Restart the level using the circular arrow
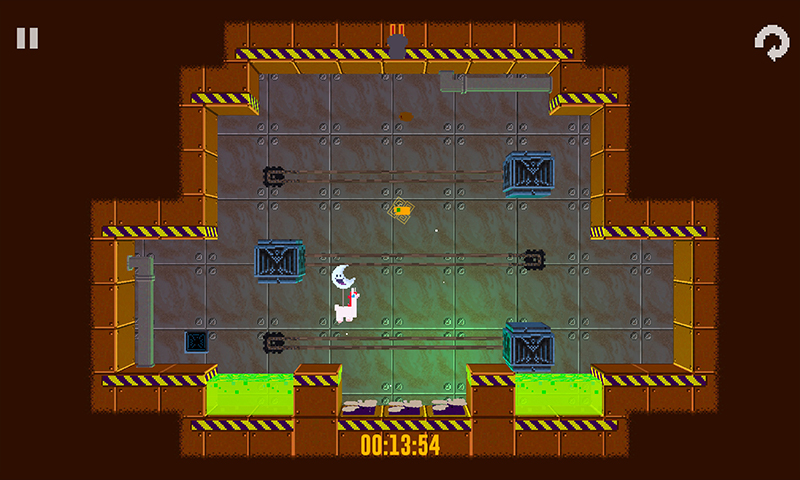 [x=770, y=43]
